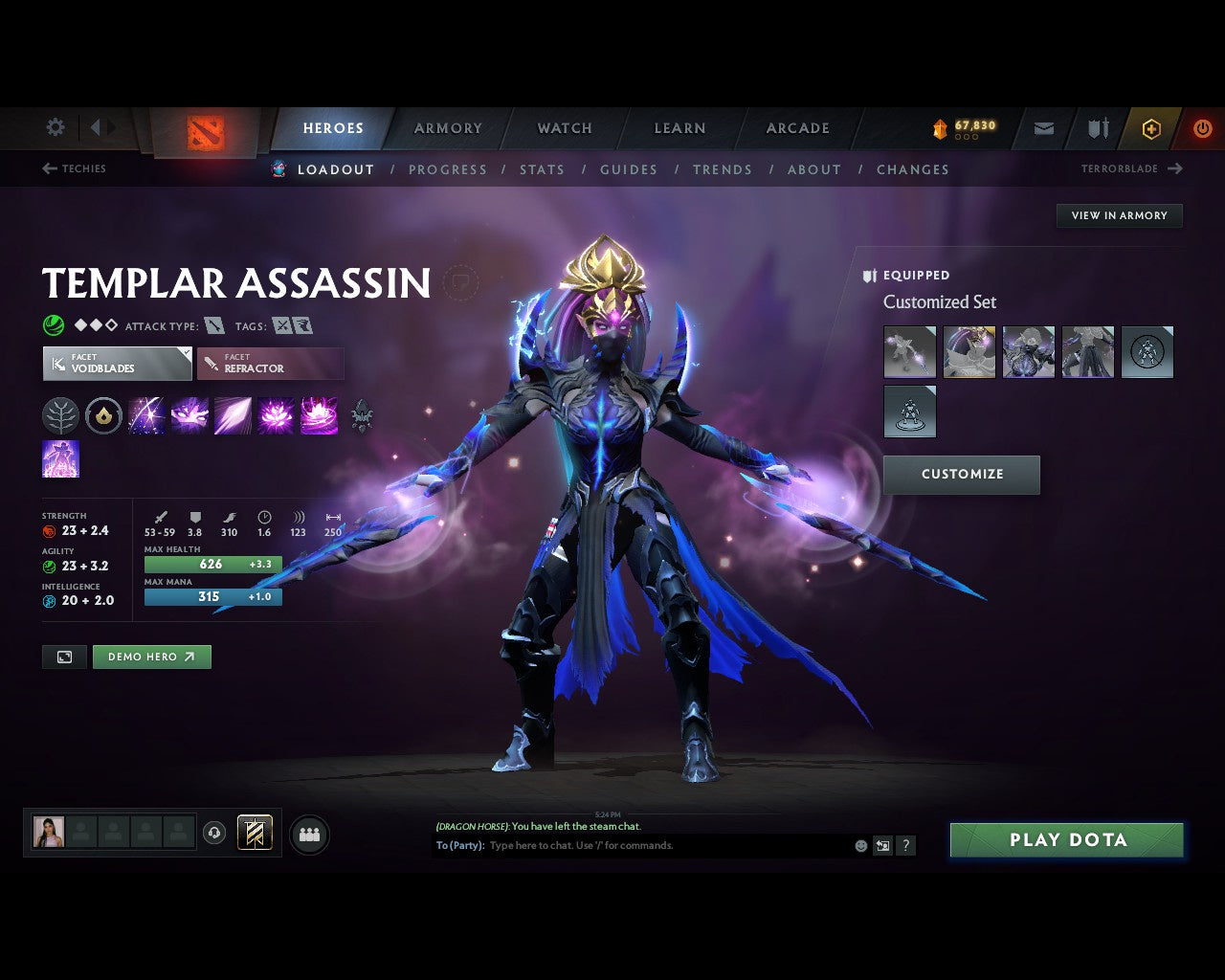Open the notifications mailbox icon
The width and height of the screenshot is (1225, 980).
1042,129
